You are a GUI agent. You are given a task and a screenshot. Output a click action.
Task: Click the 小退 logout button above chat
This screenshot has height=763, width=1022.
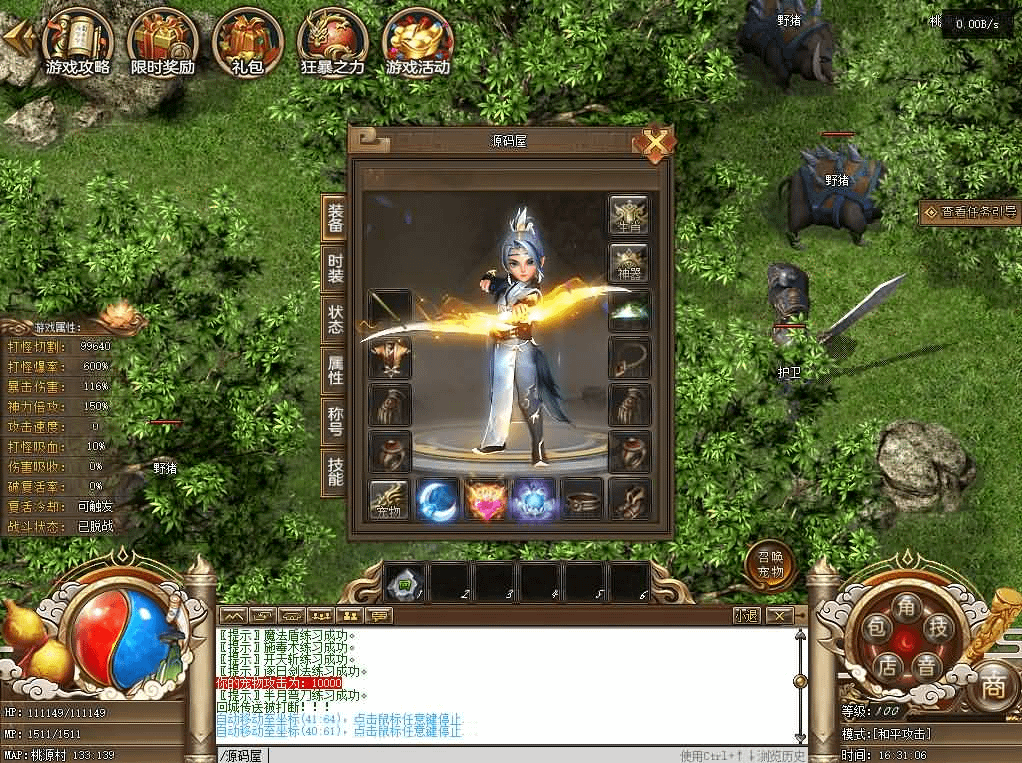click(746, 615)
